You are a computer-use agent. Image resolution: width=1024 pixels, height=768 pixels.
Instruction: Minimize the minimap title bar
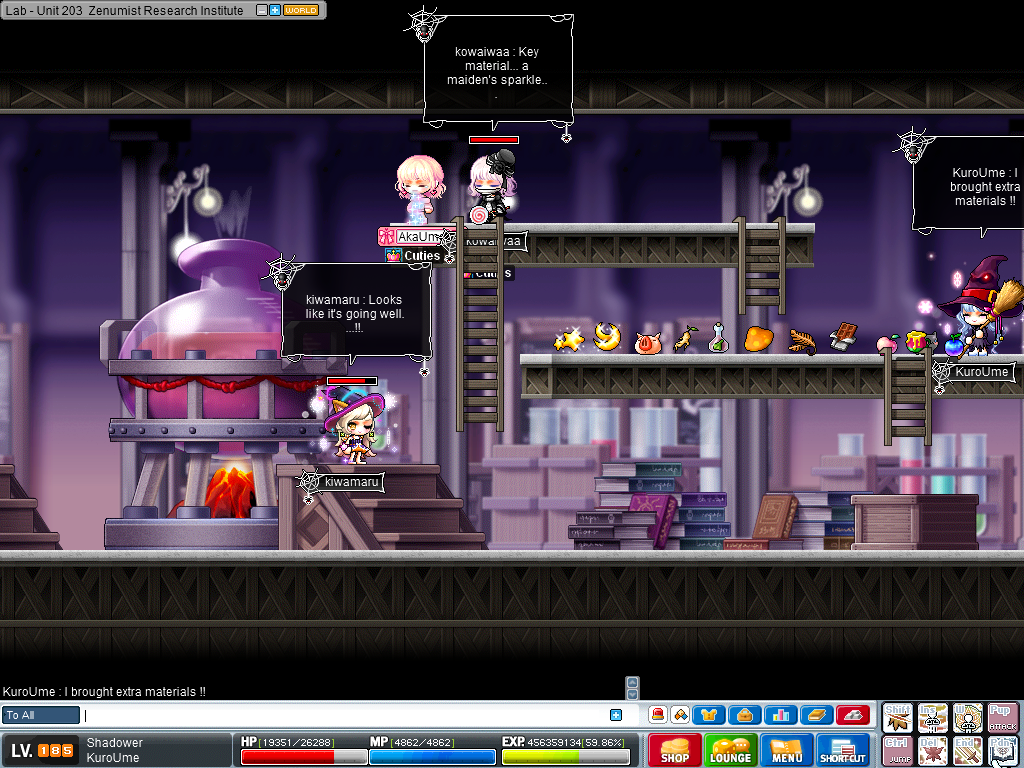[x=262, y=10]
